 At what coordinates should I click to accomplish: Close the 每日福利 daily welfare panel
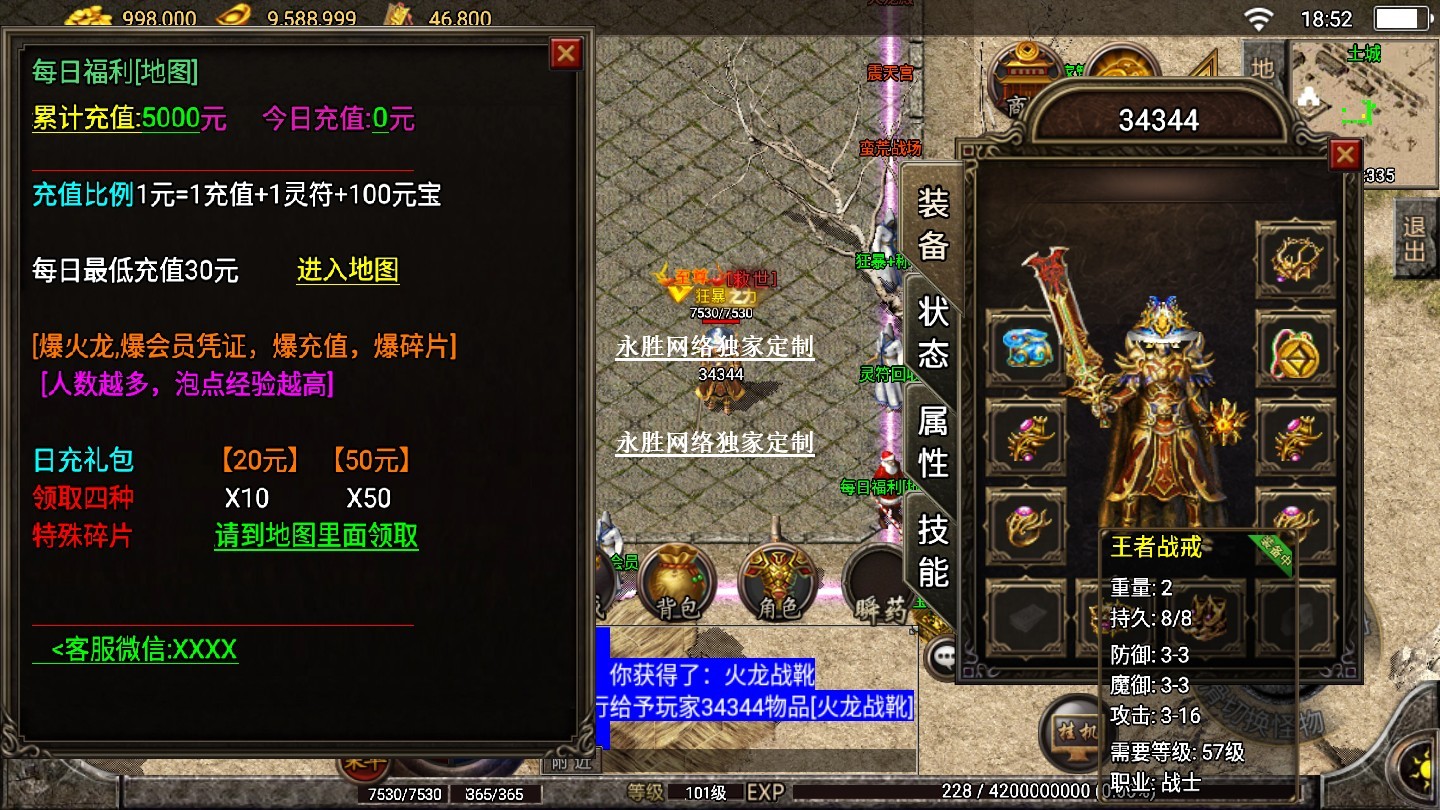(x=566, y=53)
